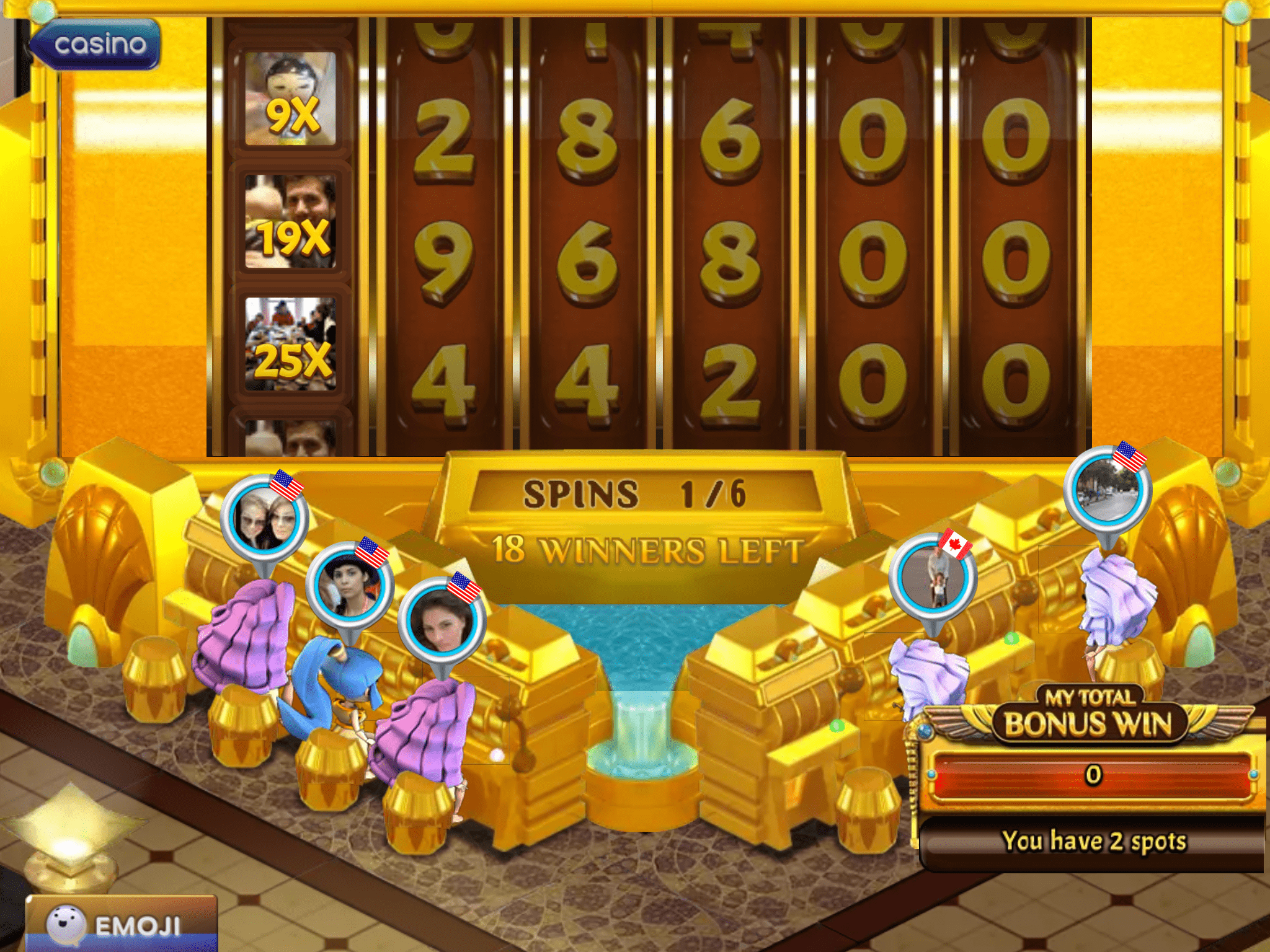Tap the player avatar wearing a dark hat
Image resolution: width=1270 pixels, height=952 pixels.
(x=349, y=586)
